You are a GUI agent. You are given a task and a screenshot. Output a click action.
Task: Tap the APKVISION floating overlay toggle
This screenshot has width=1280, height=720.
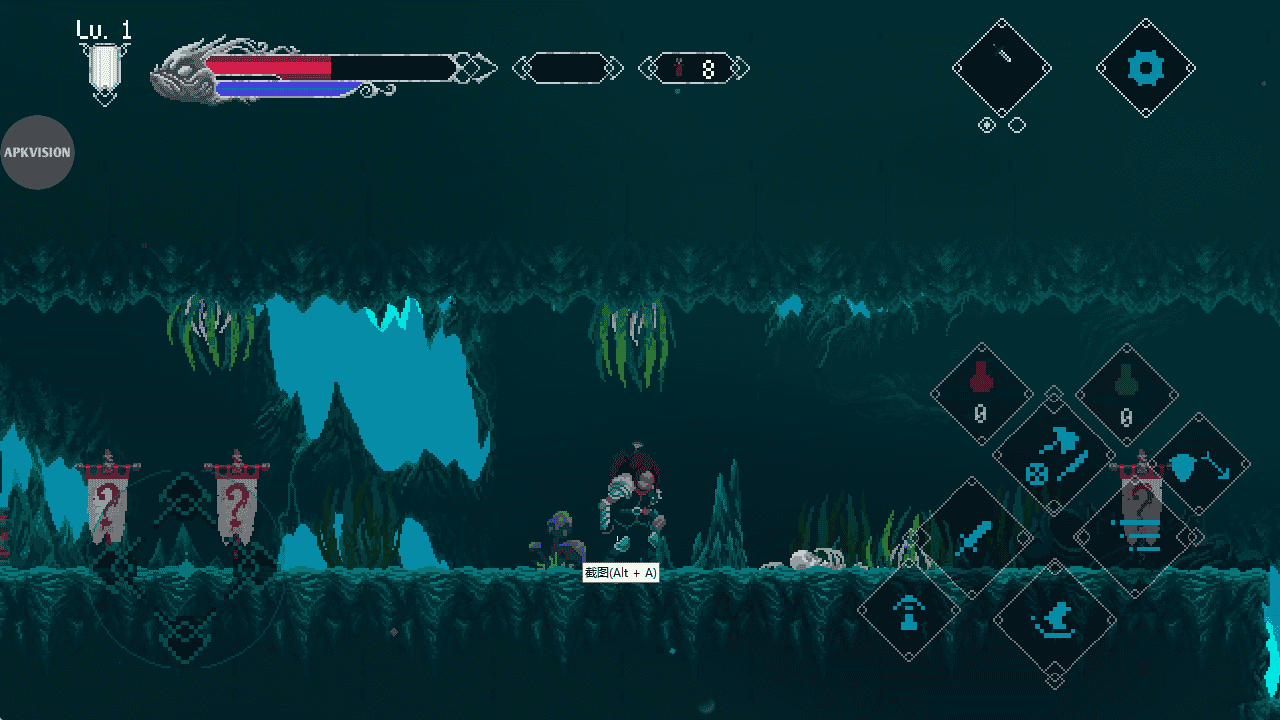pyautogui.click(x=38, y=152)
